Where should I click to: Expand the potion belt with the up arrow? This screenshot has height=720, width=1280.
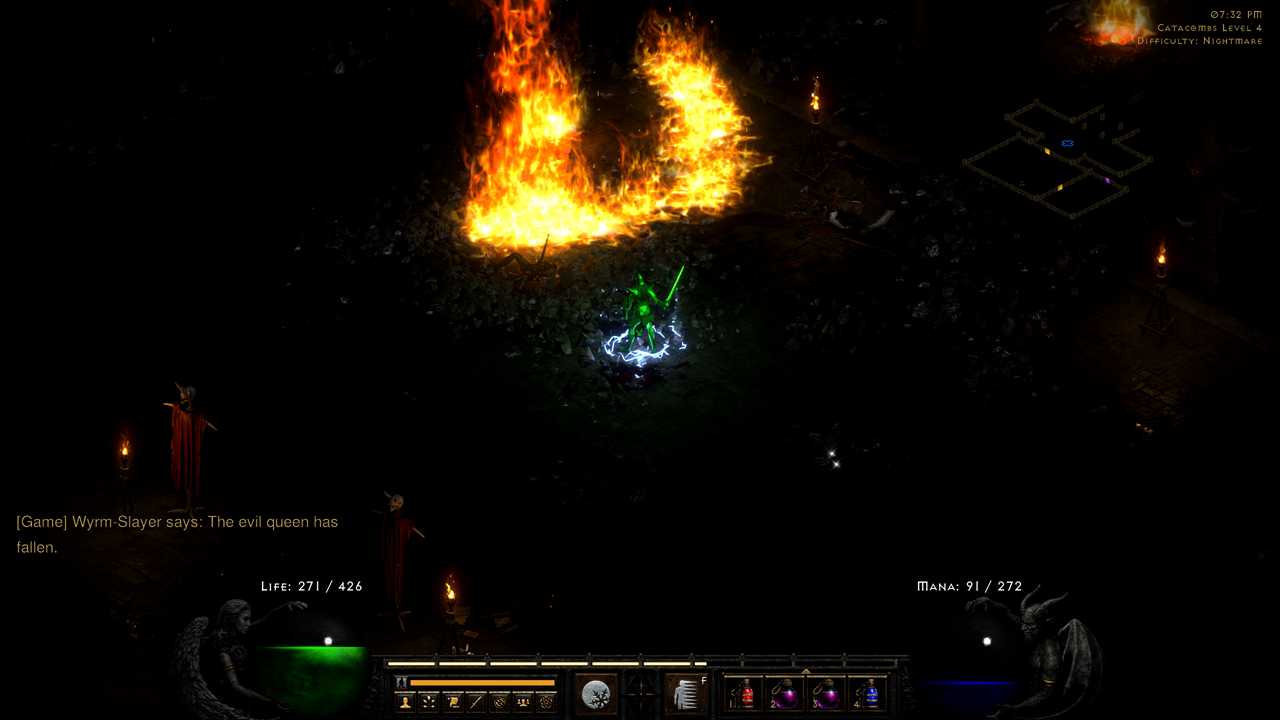[806, 672]
